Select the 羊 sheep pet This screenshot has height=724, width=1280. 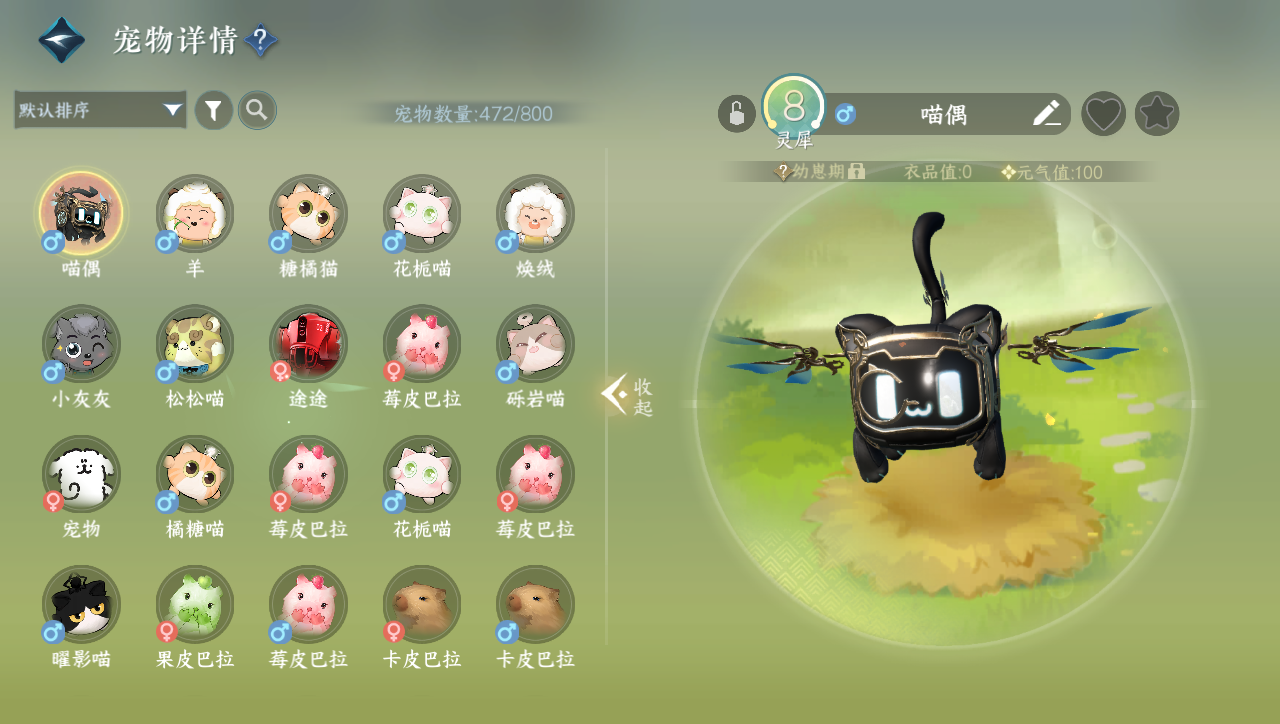[x=195, y=213]
